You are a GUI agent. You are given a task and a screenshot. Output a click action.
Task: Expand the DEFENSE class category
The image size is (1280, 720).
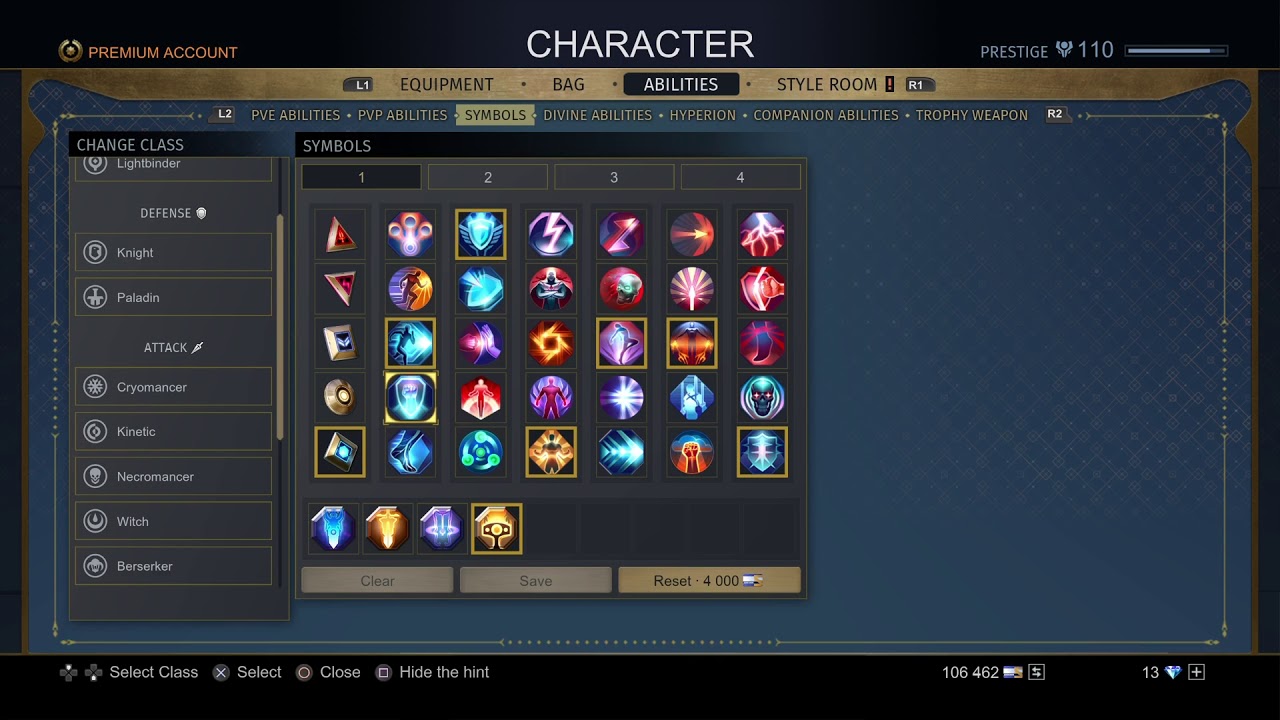172,213
